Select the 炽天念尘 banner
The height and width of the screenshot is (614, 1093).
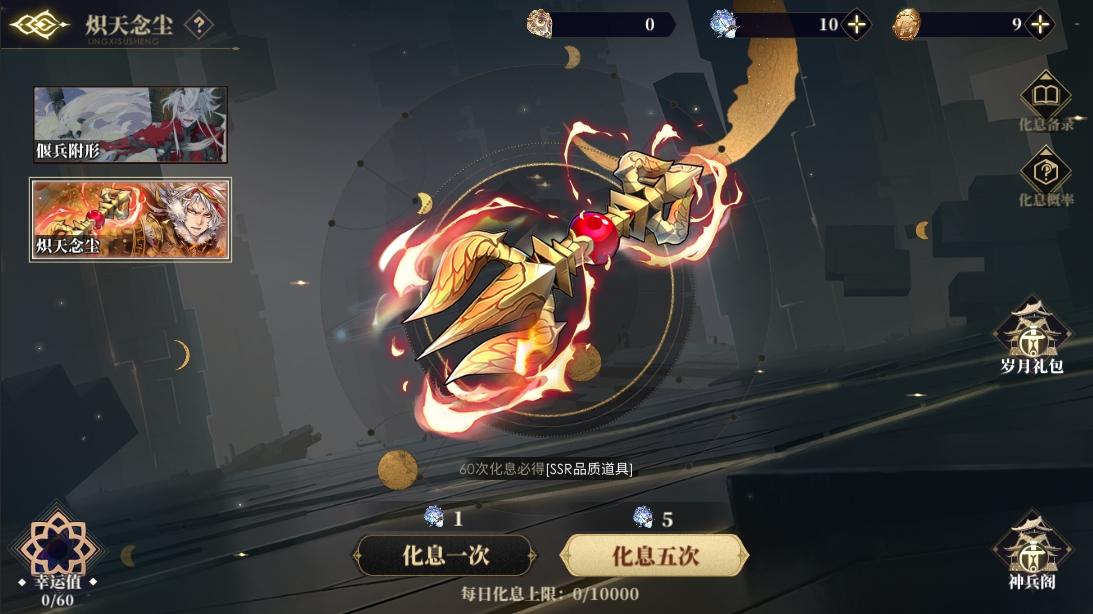tap(130, 220)
